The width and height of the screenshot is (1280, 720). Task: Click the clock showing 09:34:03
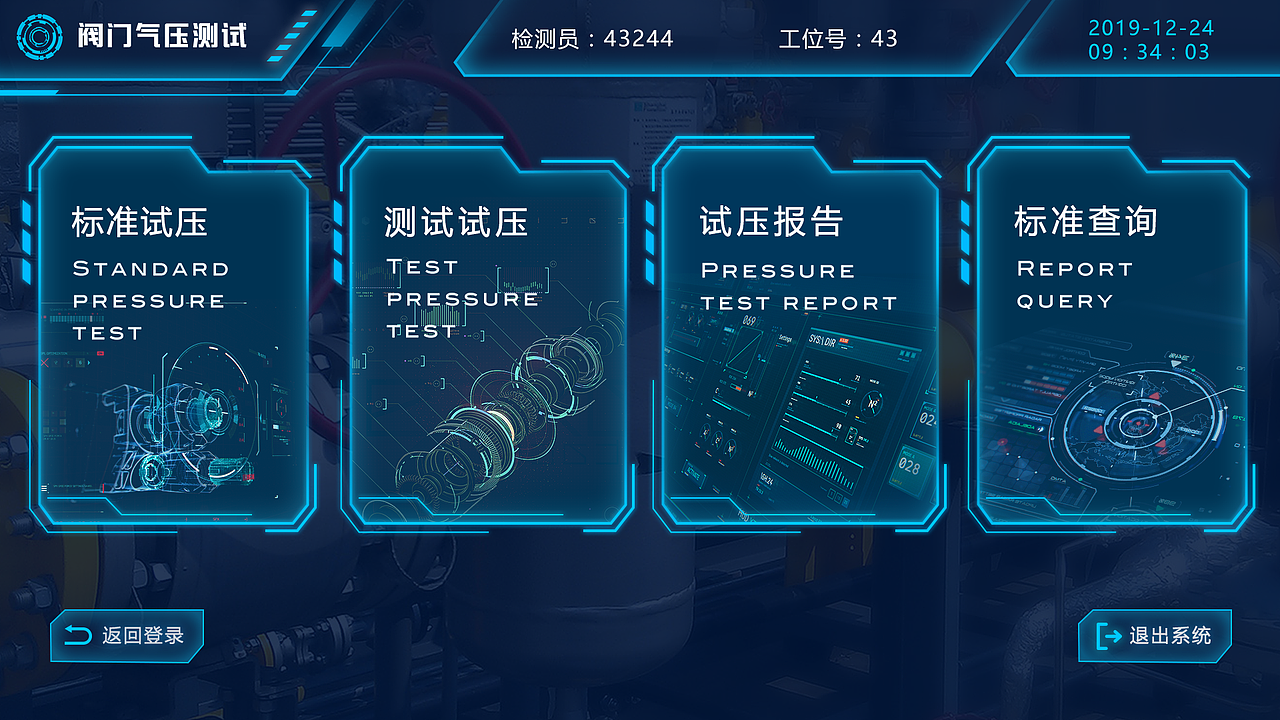tap(1151, 52)
